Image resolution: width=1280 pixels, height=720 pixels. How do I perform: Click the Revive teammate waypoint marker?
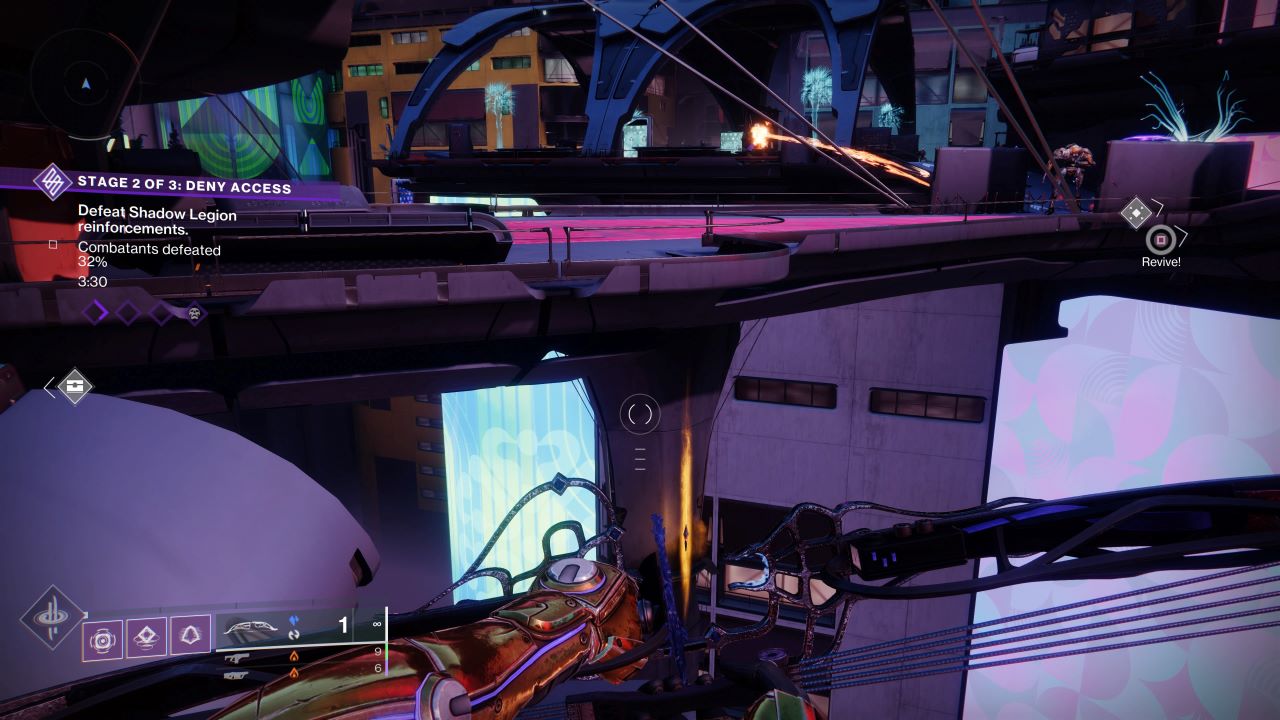click(1161, 239)
